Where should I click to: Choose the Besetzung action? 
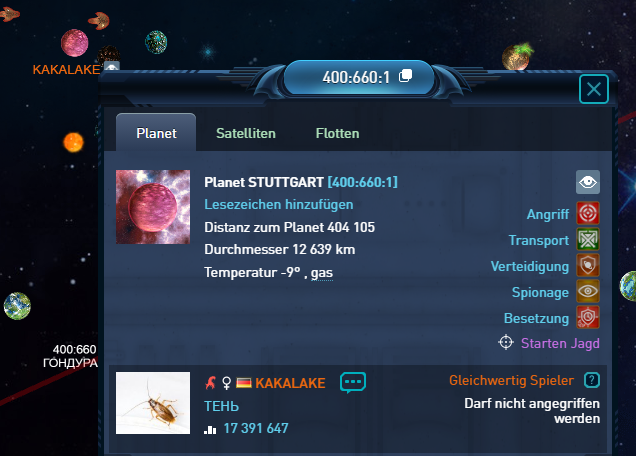point(587,318)
